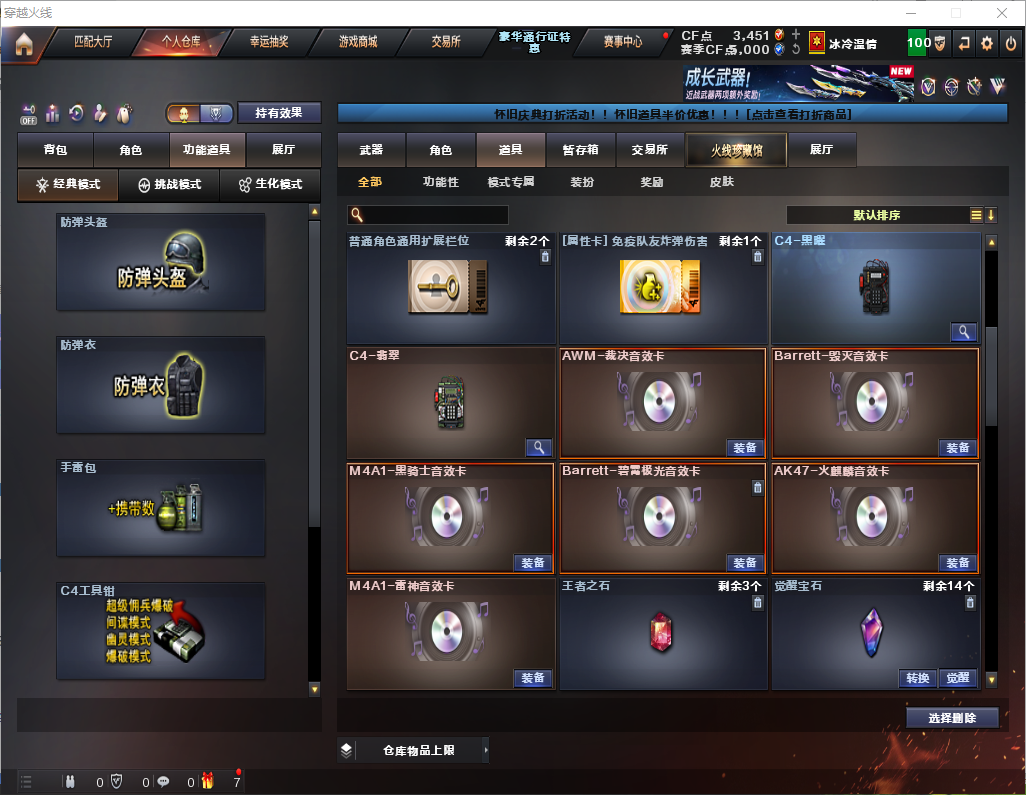1026x795 pixels.
Task: Choose the 生化模式 mode tab
Action: pyautogui.click(x=269, y=185)
